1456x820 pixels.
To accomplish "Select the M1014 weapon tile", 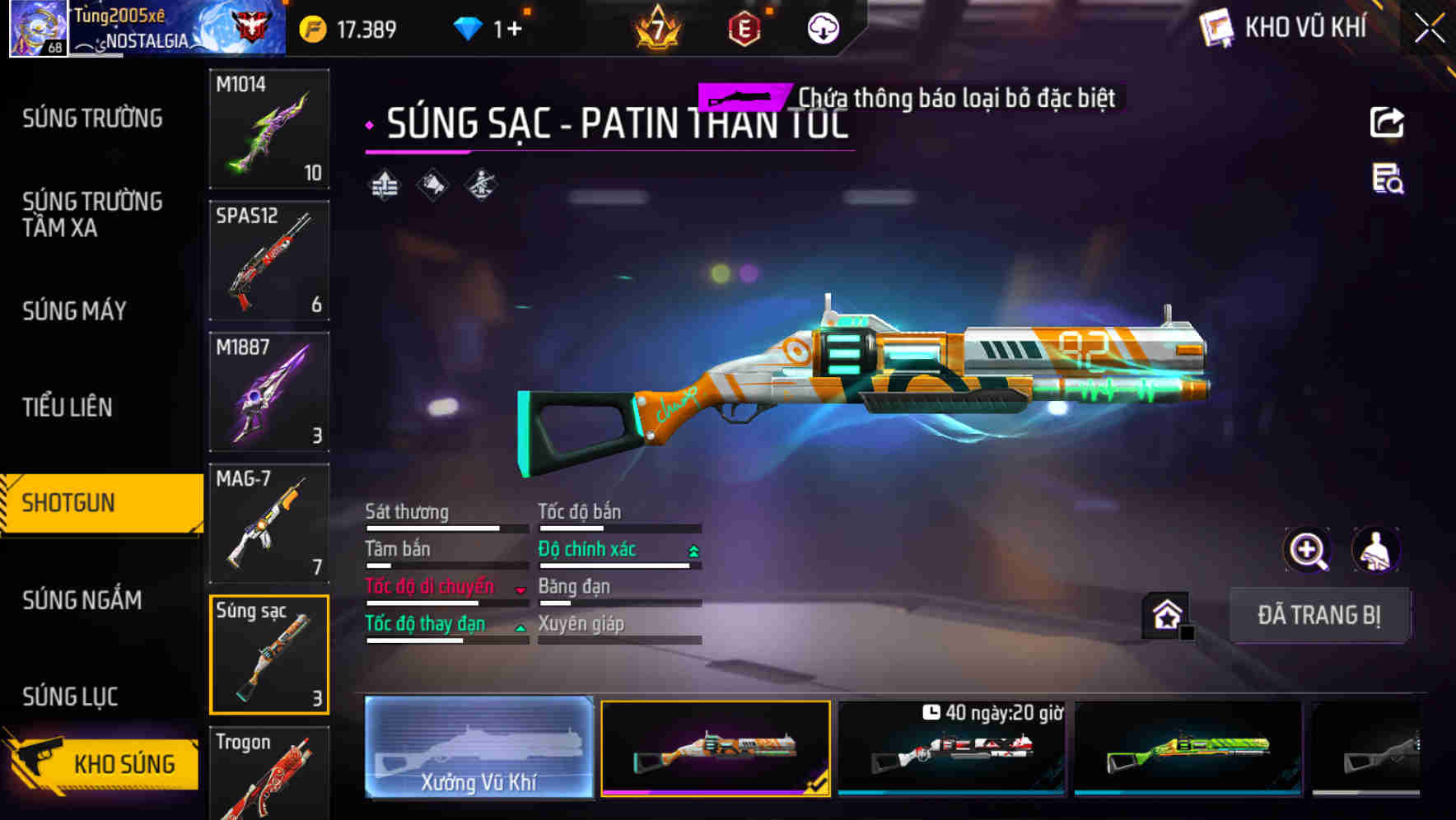I will [269, 128].
